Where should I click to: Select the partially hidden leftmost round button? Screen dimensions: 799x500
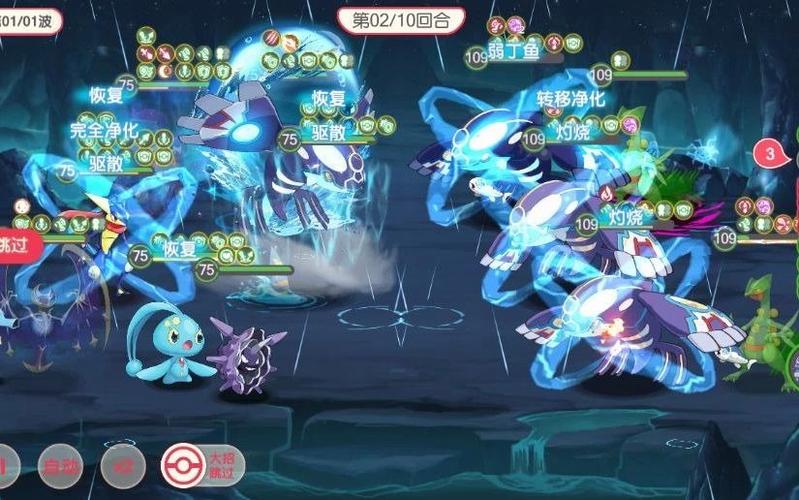click(6, 466)
